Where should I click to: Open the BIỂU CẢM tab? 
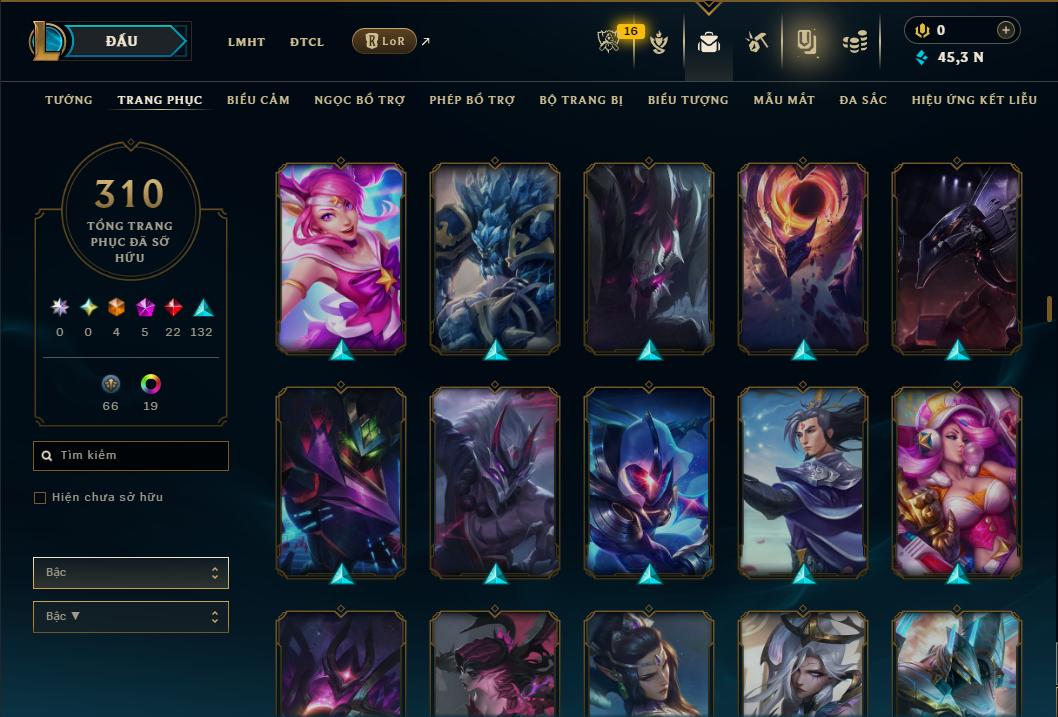tap(258, 100)
